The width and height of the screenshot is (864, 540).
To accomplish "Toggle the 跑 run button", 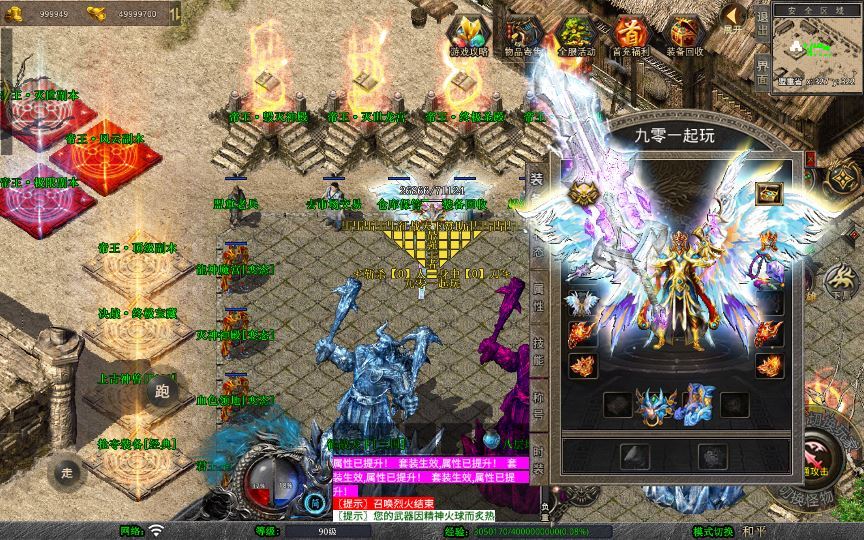I will [162, 391].
